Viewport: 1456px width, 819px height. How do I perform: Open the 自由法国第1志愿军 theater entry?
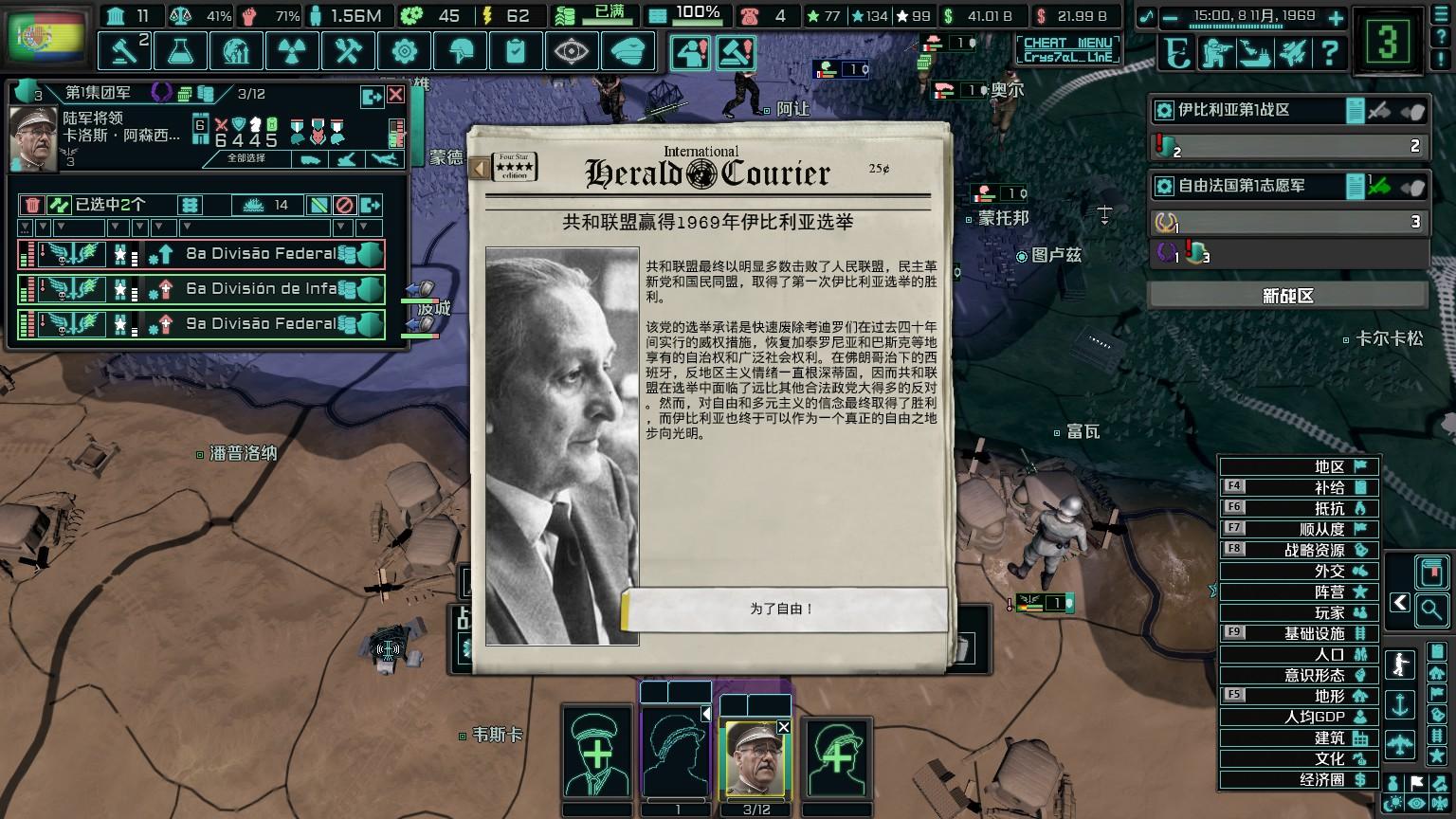[x=1251, y=187]
